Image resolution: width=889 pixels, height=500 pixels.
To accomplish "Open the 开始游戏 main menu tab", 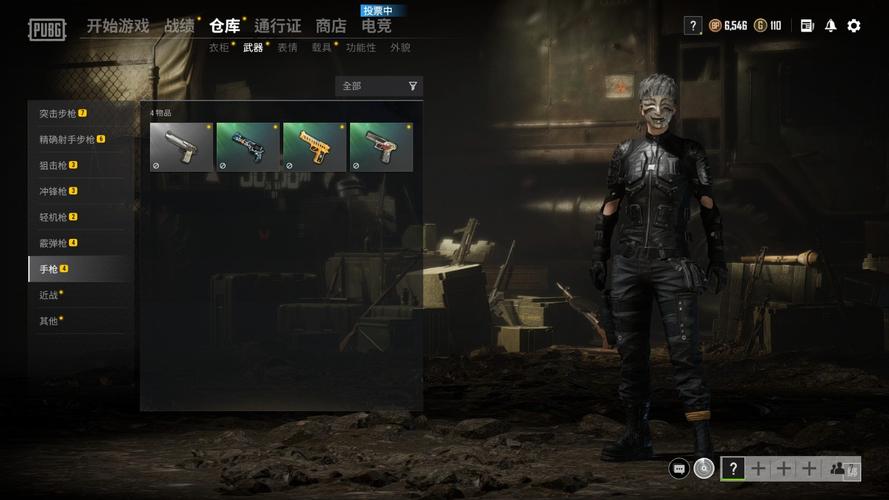I will coord(117,26).
